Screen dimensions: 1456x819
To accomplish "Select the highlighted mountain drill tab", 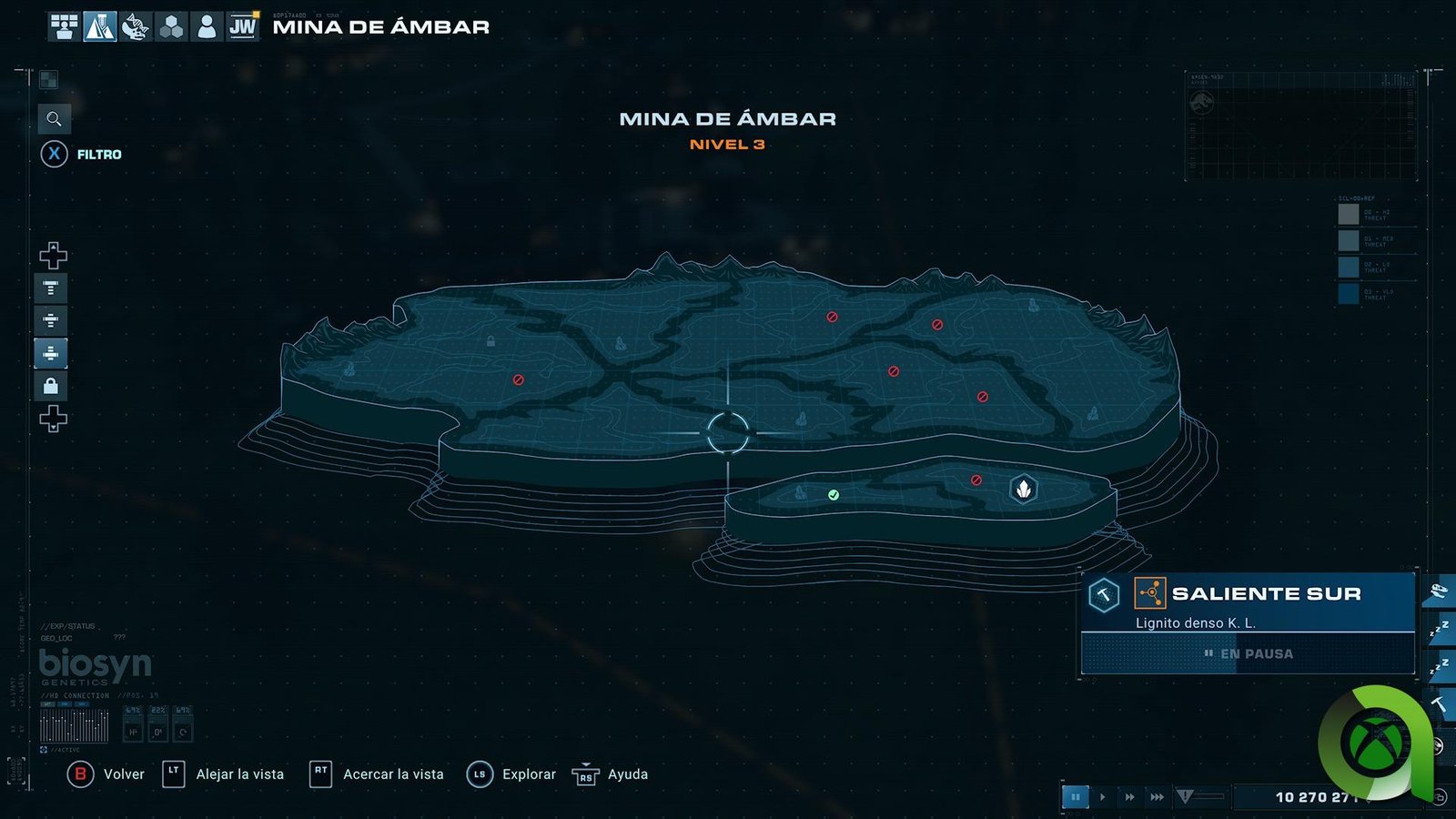I will click(x=99, y=26).
